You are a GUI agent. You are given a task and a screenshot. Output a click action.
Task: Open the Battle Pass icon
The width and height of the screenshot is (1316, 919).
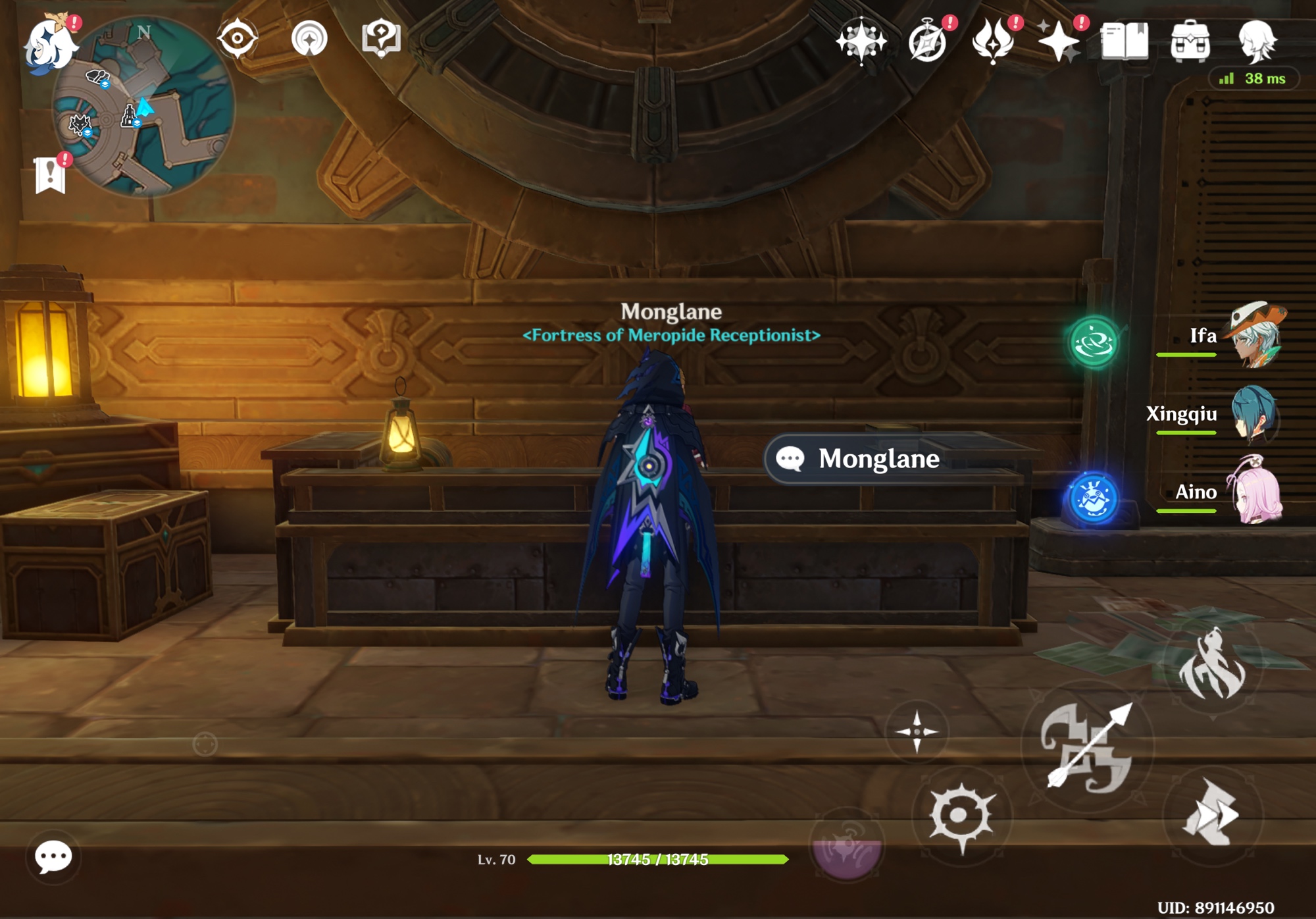coord(993,41)
